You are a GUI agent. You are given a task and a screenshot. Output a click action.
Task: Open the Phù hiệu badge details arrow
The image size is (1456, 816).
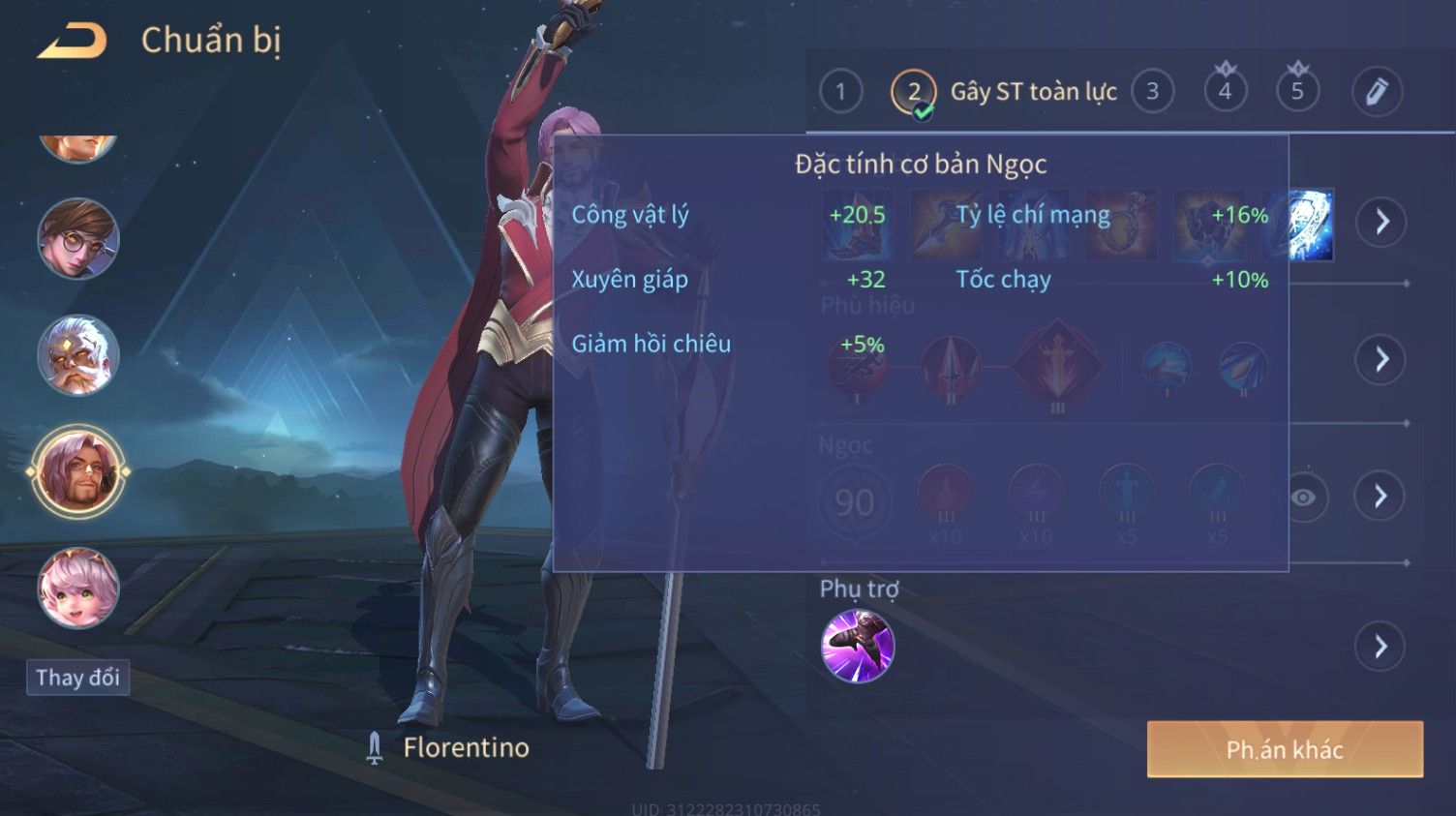1380,360
